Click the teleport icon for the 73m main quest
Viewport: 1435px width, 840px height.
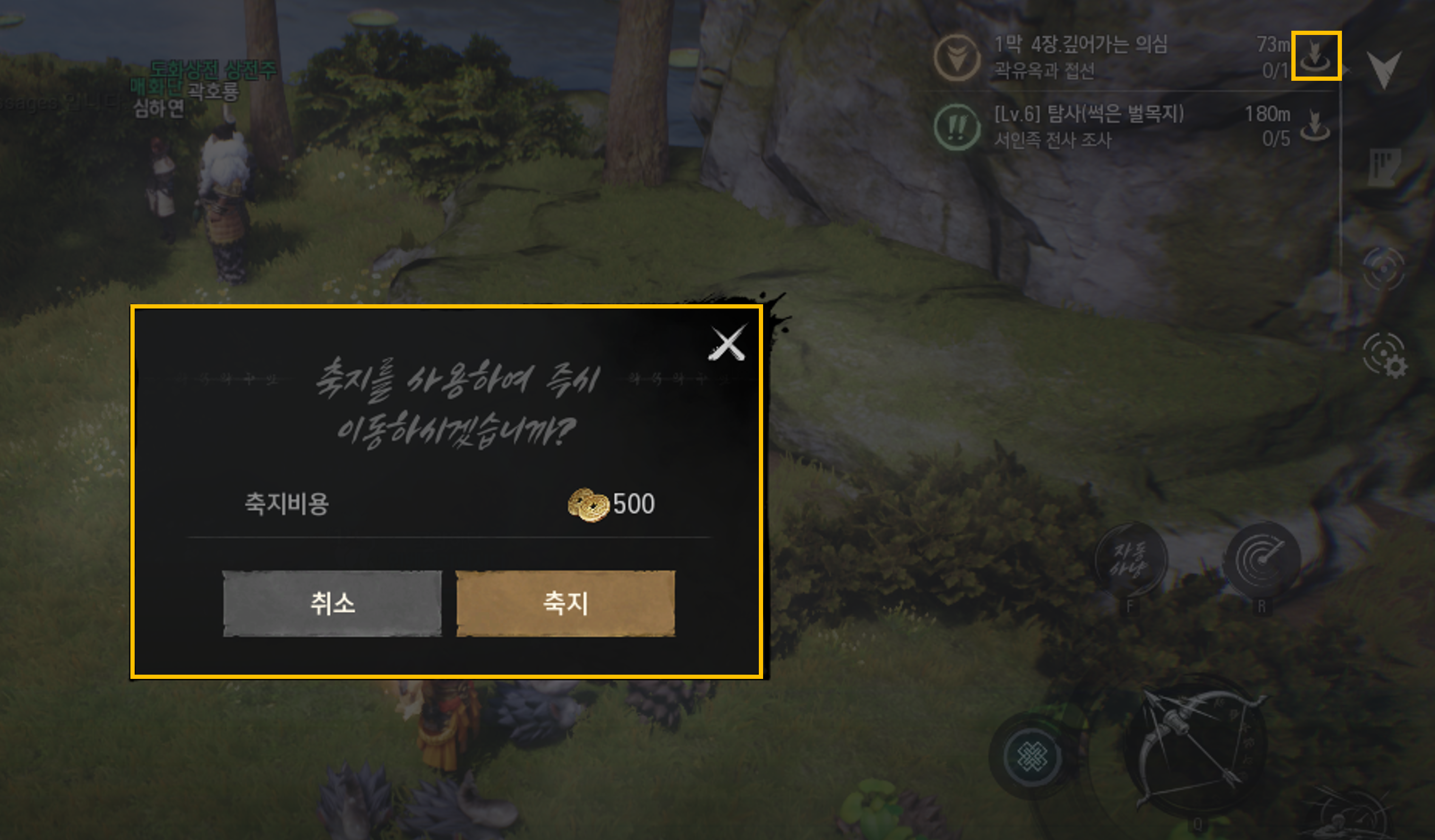tap(1315, 56)
